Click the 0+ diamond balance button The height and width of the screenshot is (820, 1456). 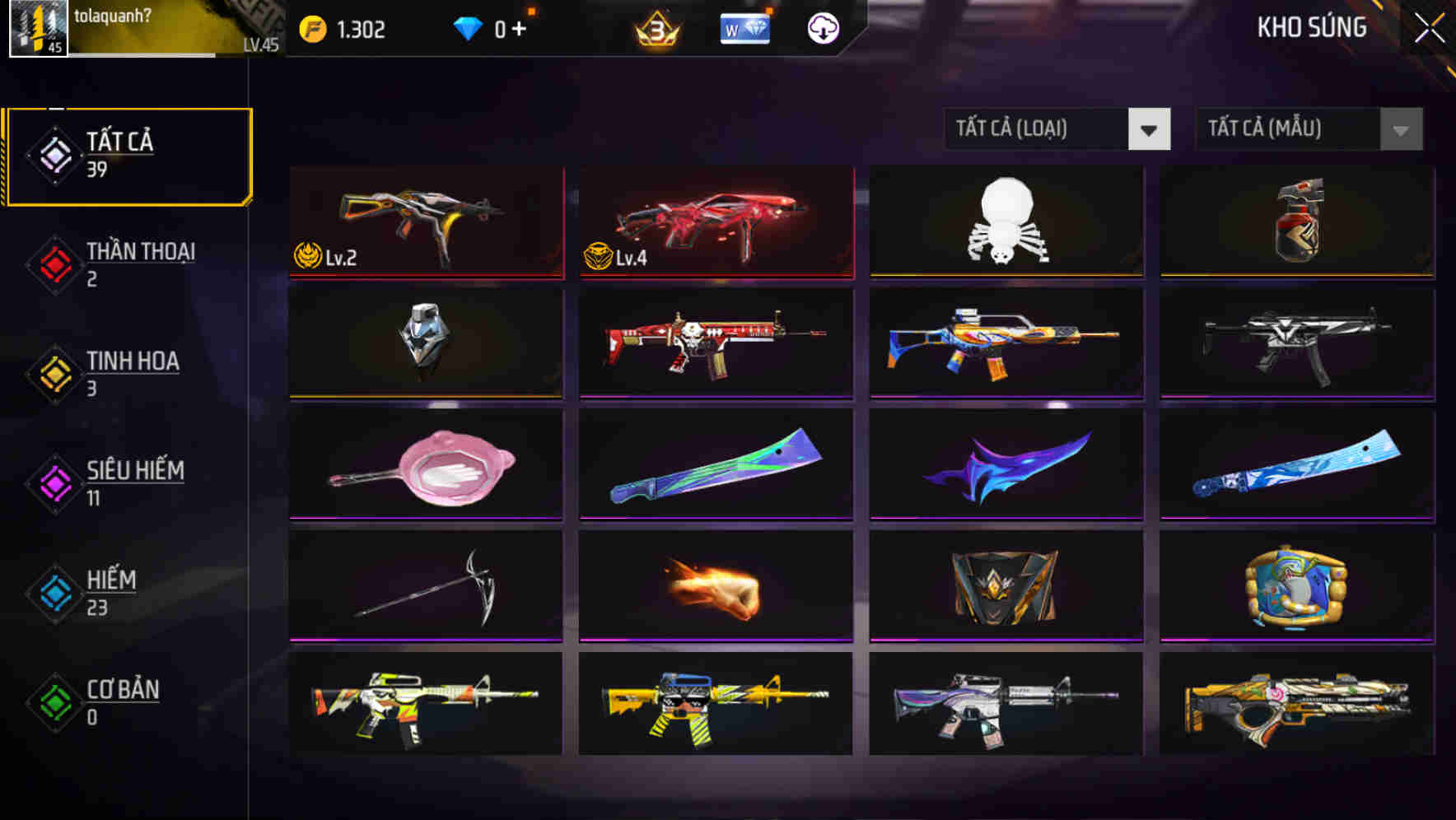(x=509, y=27)
